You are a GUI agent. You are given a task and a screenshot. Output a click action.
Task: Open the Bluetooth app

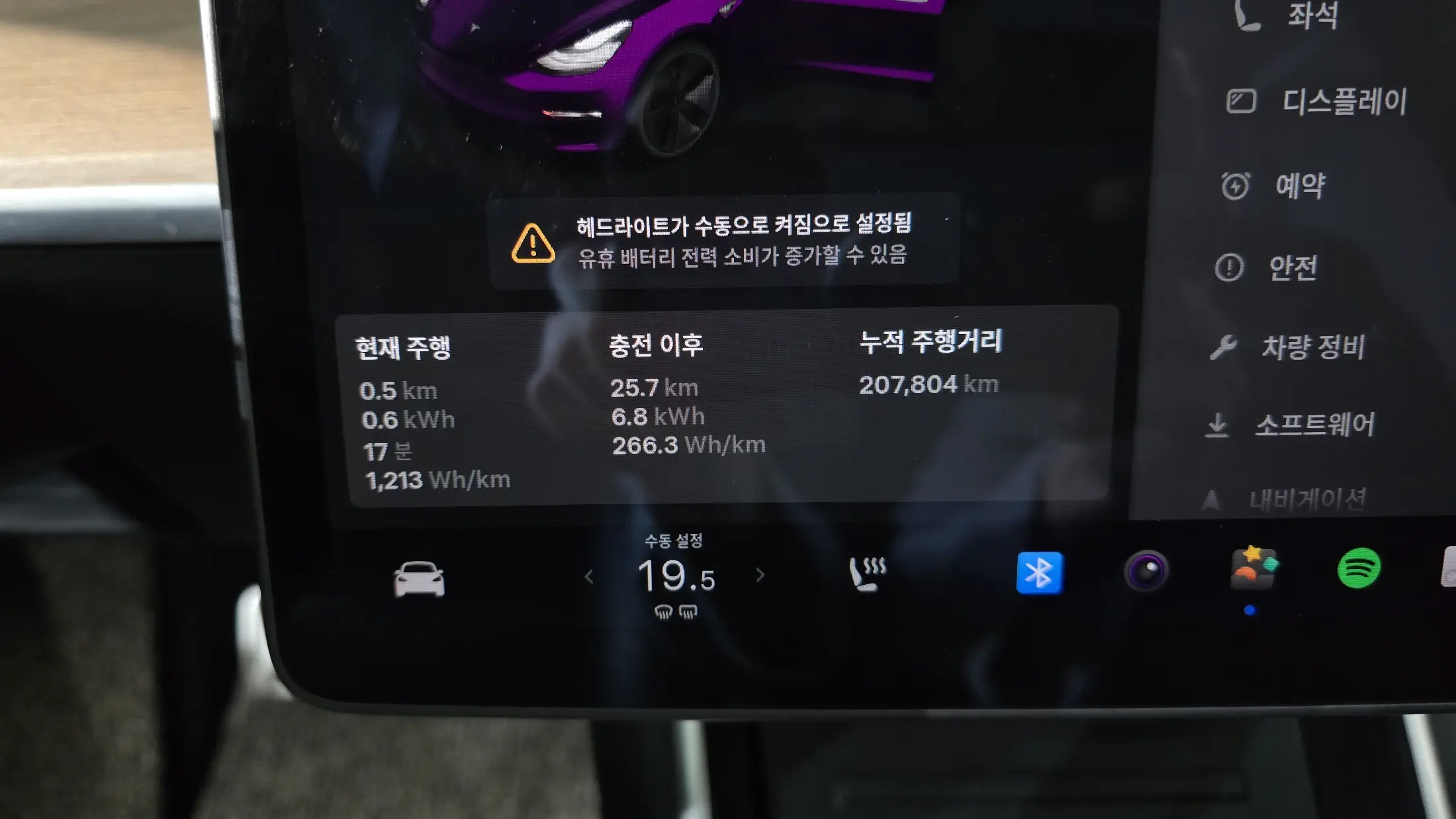[1039, 573]
